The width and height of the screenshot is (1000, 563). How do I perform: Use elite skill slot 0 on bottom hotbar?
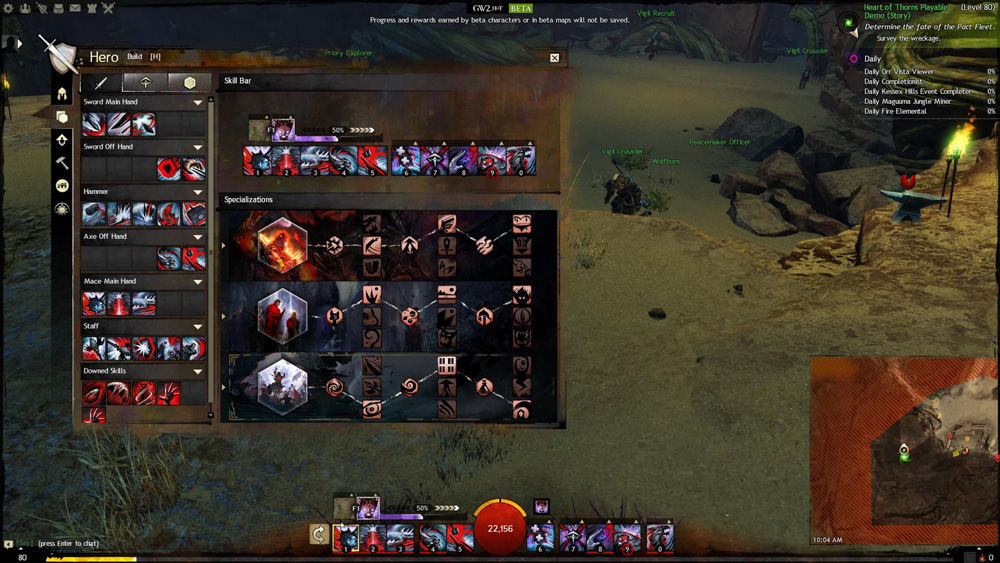point(660,538)
